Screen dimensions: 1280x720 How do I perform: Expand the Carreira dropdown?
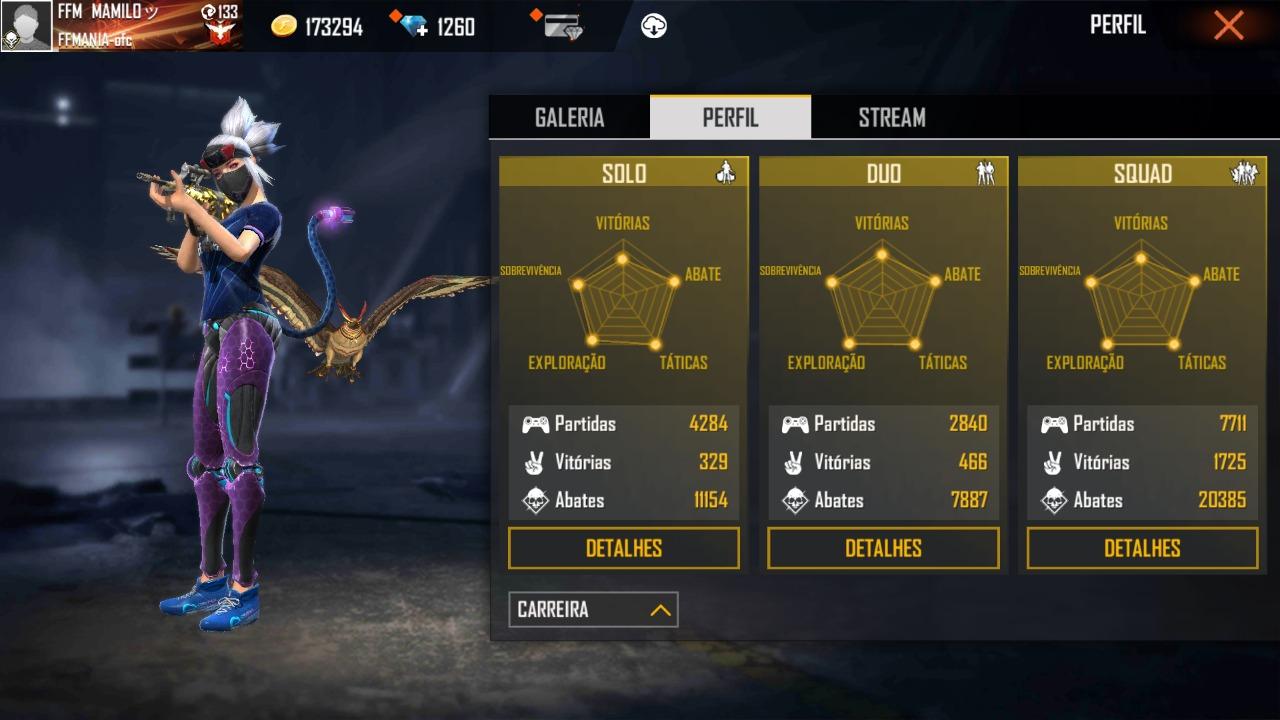tap(593, 609)
